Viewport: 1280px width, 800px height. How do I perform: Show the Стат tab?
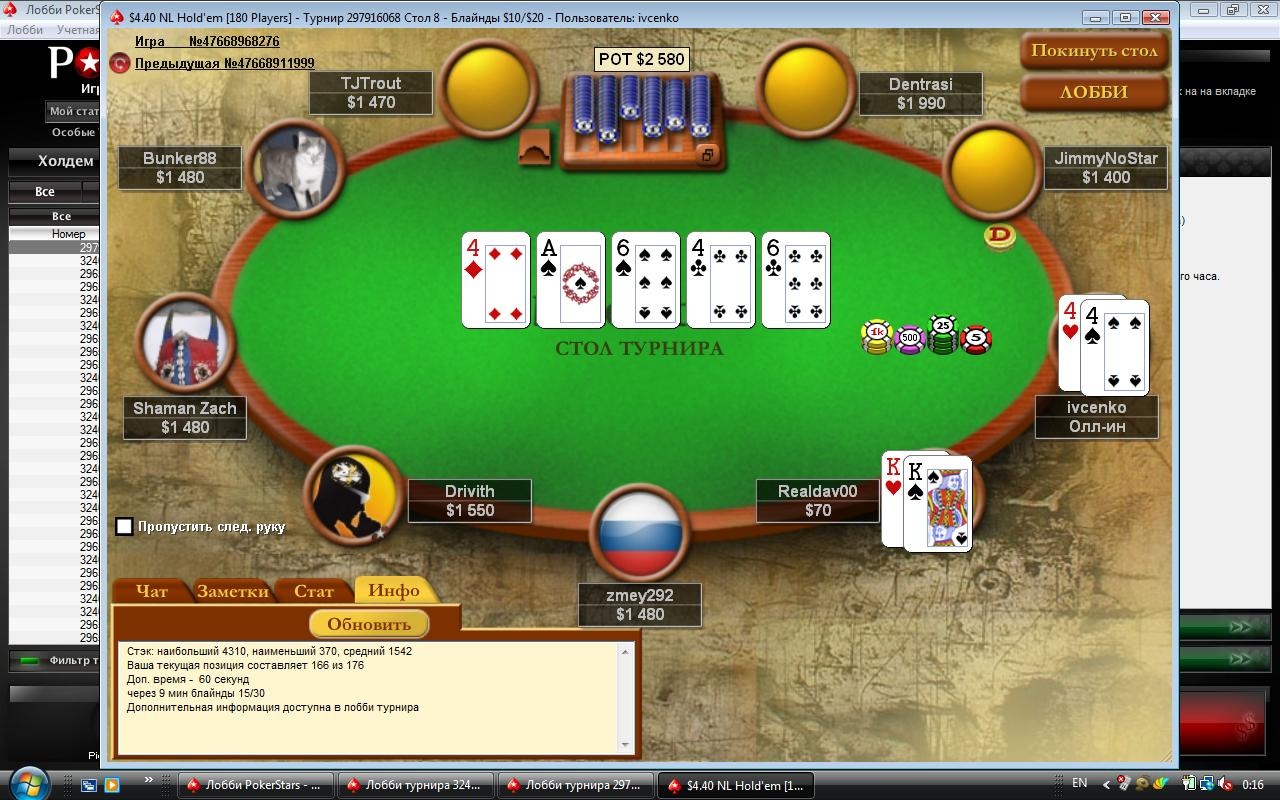click(x=314, y=591)
